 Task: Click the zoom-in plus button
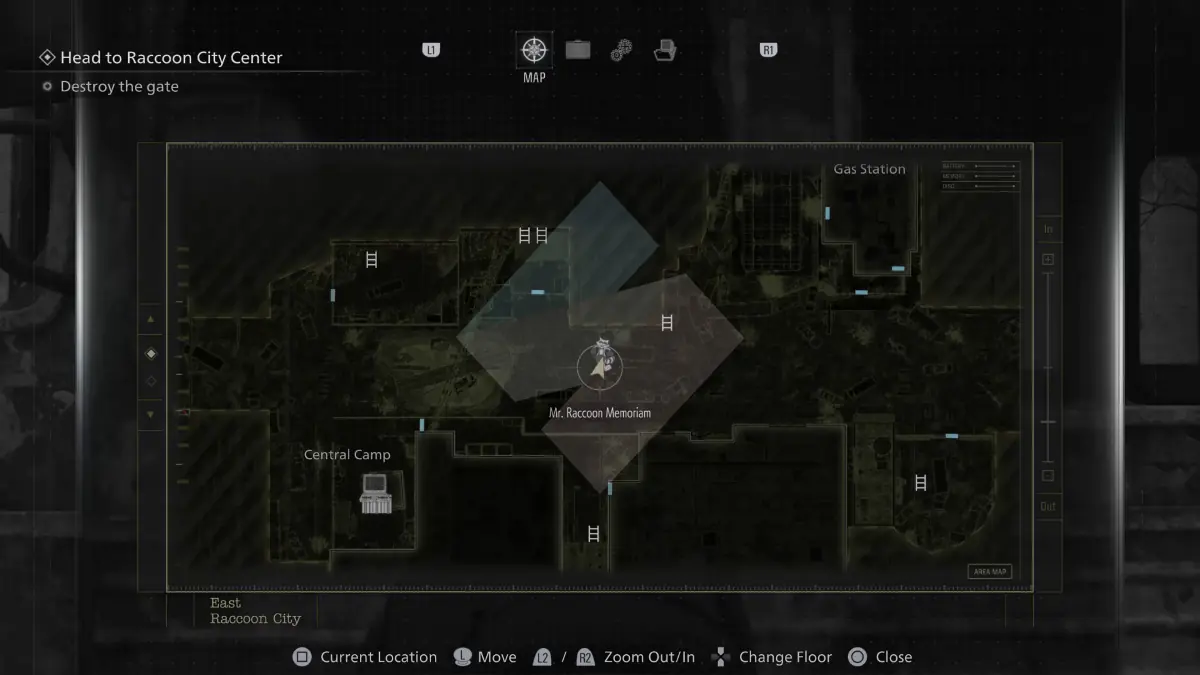point(1048,260)
